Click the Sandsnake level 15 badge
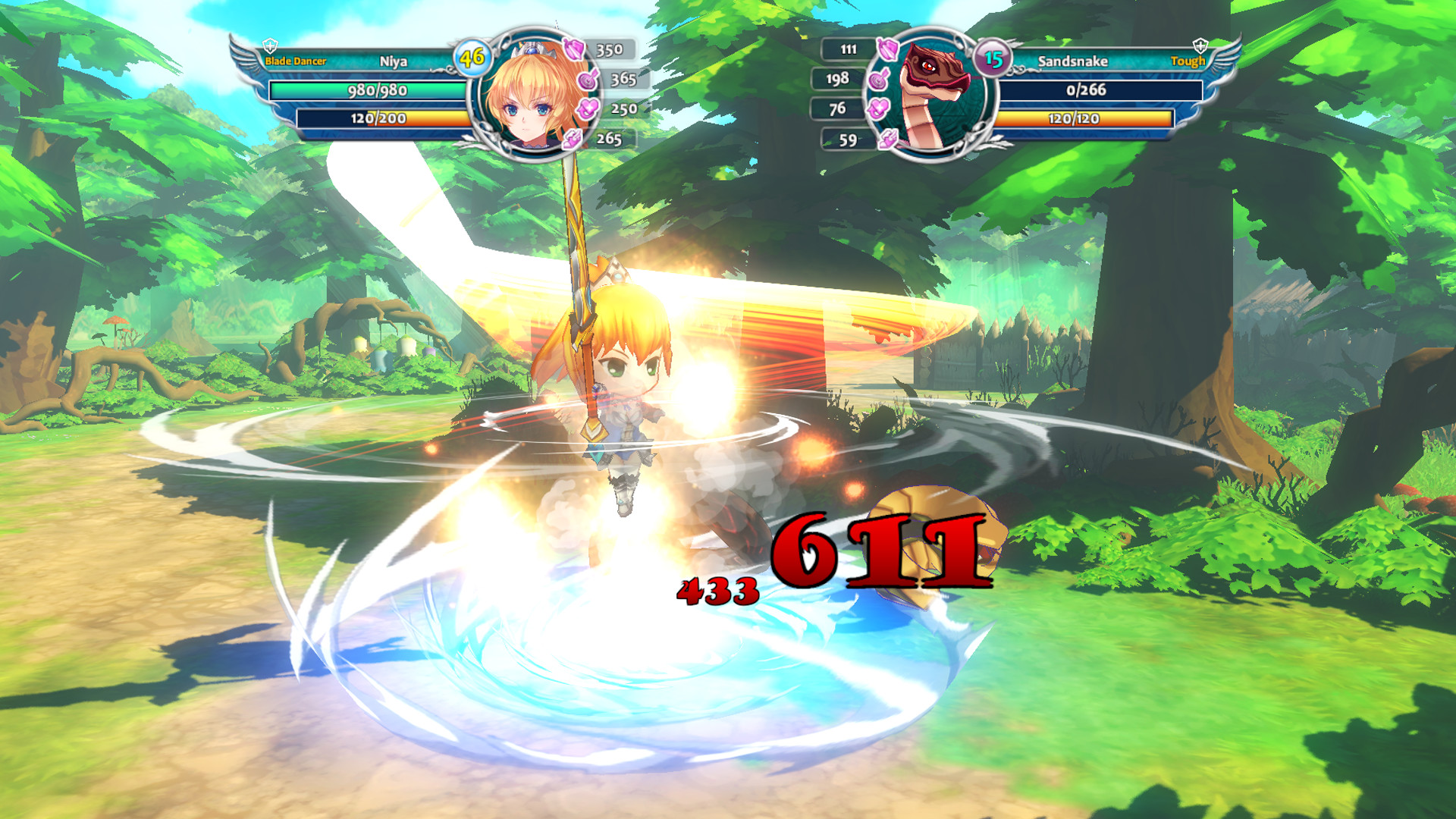The height and width of the screenshot is (819, 1456). [x=991, y=58]
